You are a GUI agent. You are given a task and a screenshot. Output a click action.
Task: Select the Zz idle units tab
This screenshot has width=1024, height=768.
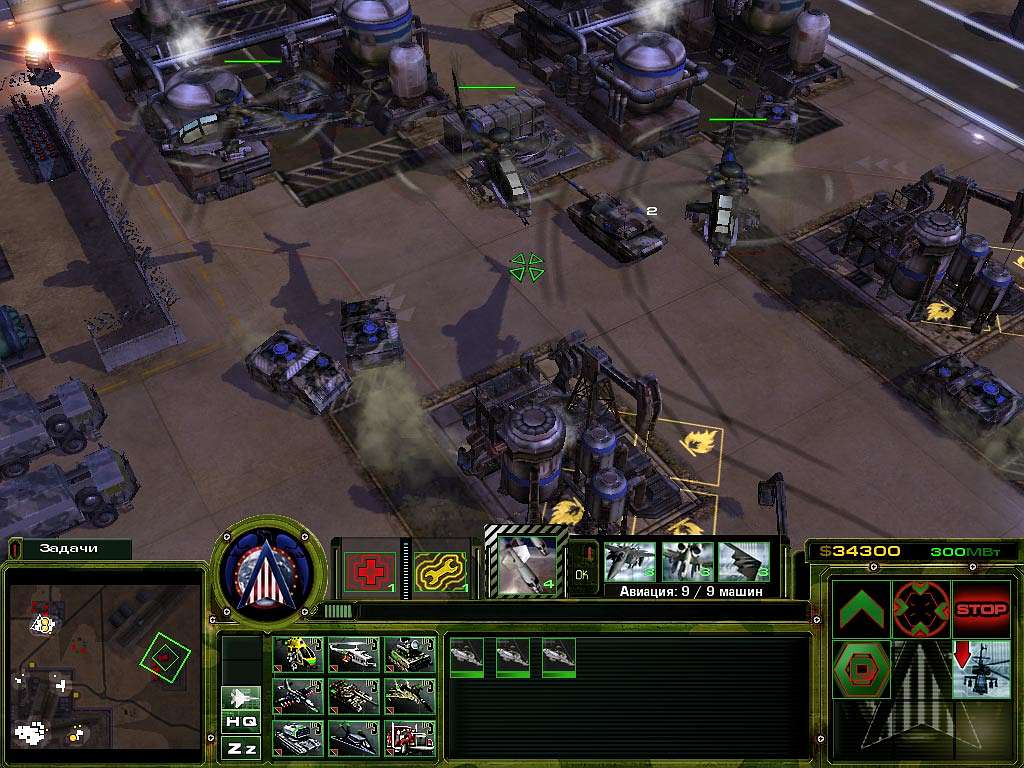240,747
